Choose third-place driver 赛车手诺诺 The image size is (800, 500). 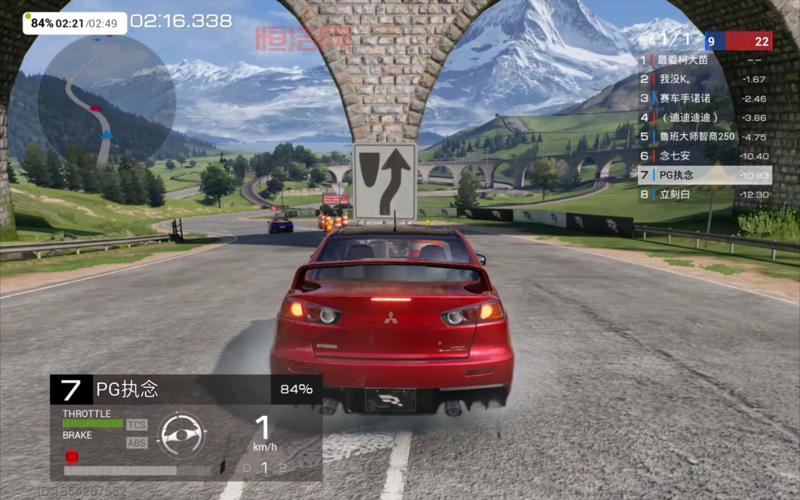[x=704, y=98]
